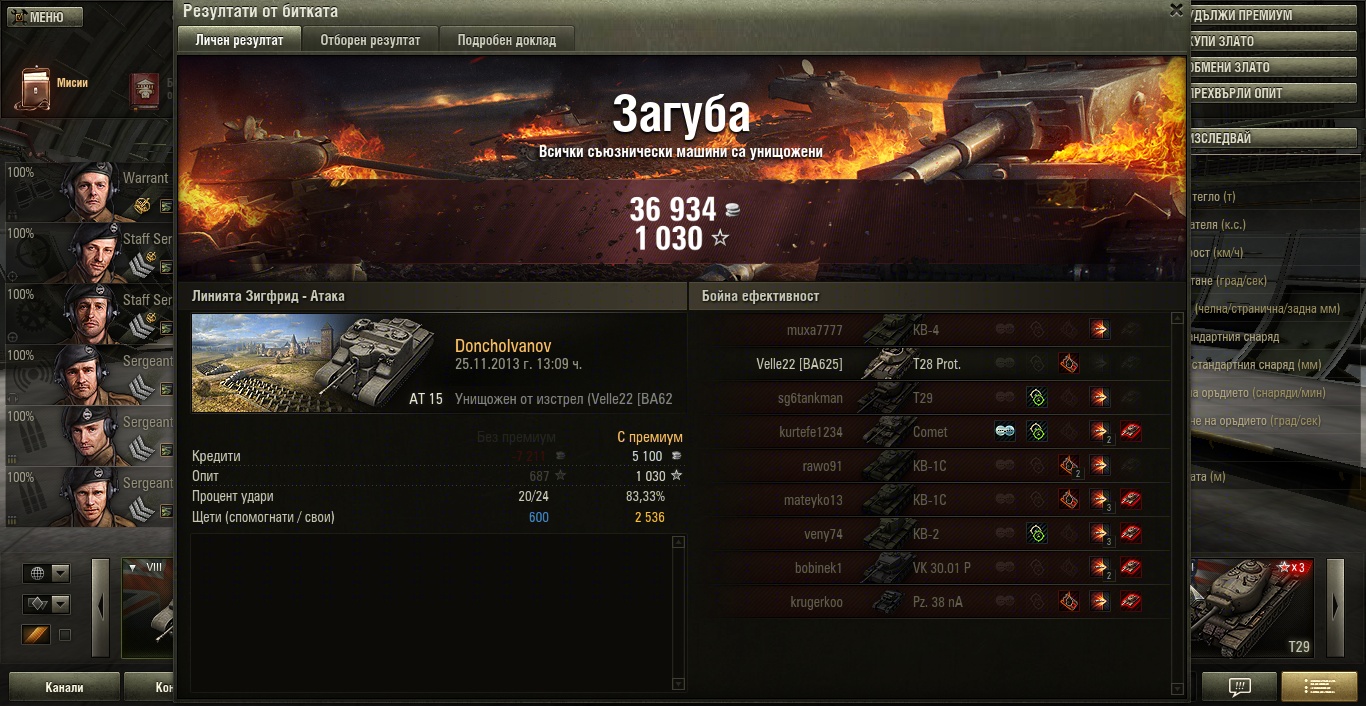Open the Канали chat channels

(x=64, y=687)
